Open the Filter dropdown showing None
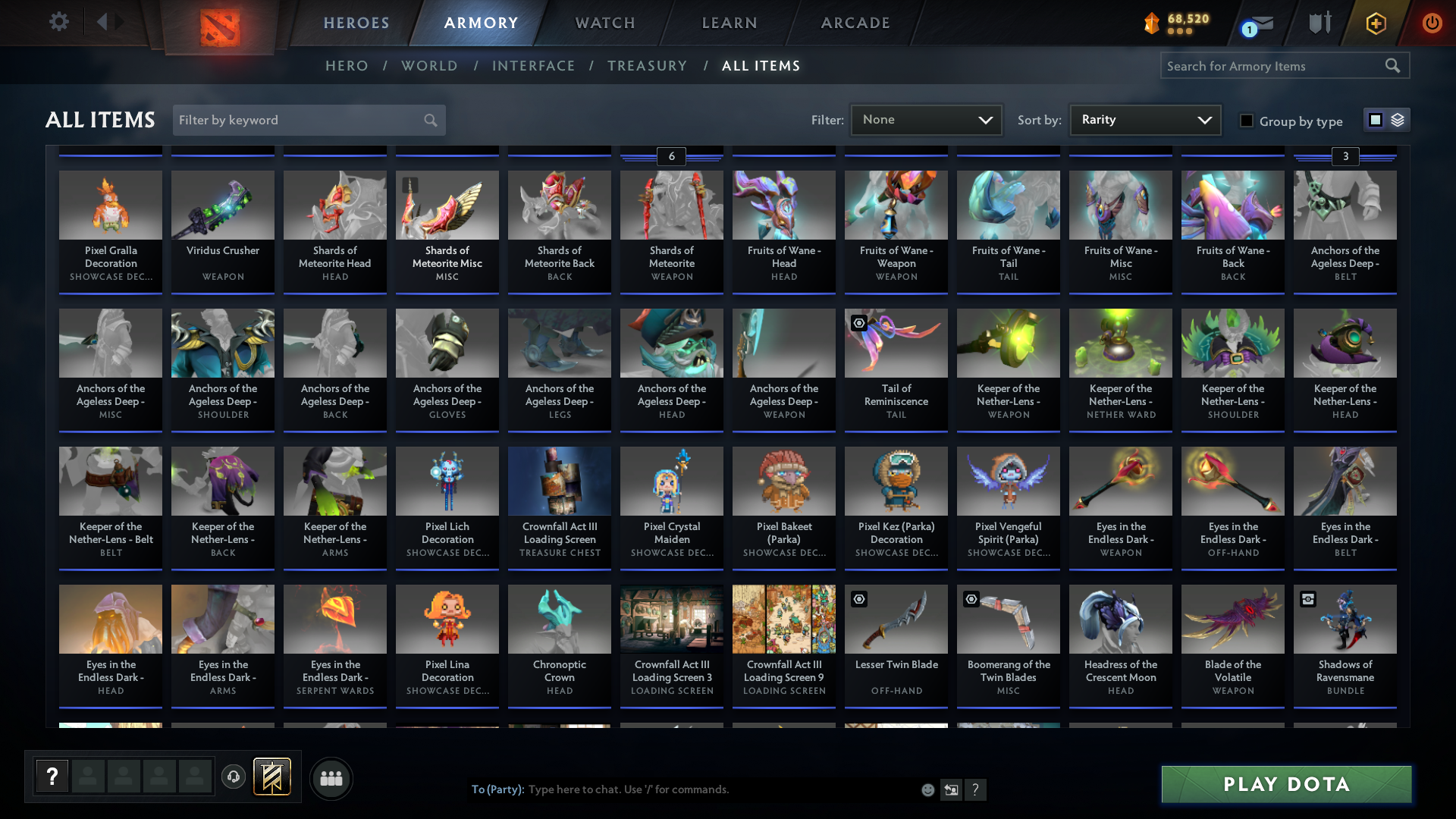Viewport: 1456px width, 819px height. click(926, 119)
